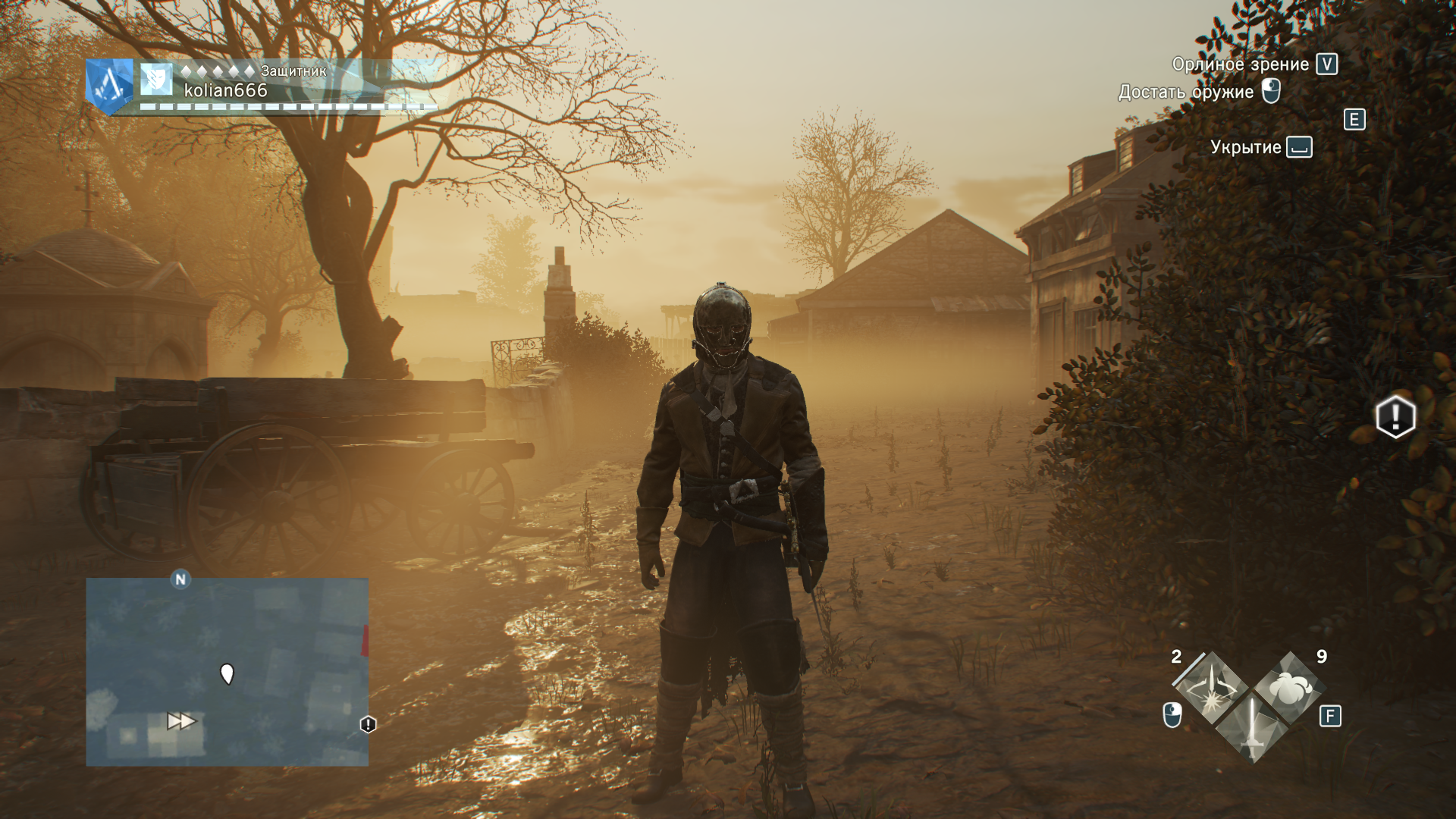Click the kolian666 player name banner
Image resolution: width=1456 pixels, height=819 pixels.
226,90
